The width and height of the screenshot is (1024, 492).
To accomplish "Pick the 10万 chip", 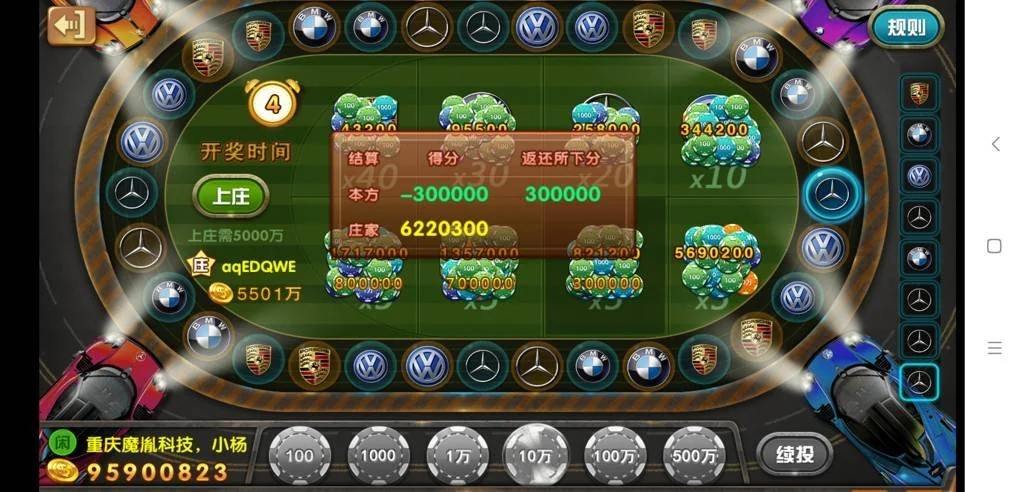I will click(536, 455).
